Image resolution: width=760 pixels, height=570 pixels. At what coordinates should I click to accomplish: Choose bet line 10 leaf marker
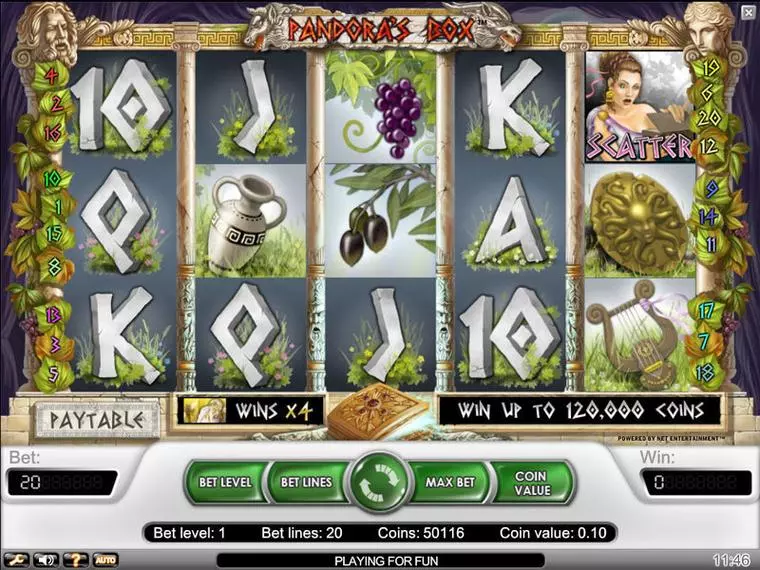click(x=51, y=178)
